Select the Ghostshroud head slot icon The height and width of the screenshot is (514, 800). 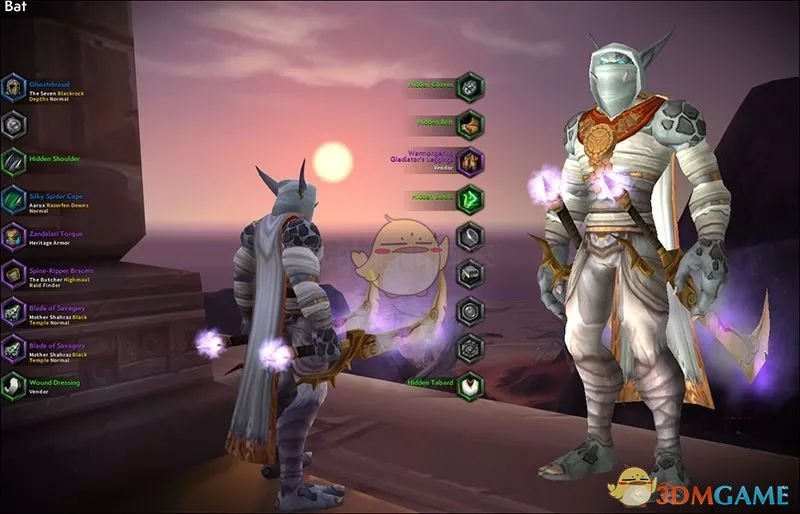click(x=13, y=89)
